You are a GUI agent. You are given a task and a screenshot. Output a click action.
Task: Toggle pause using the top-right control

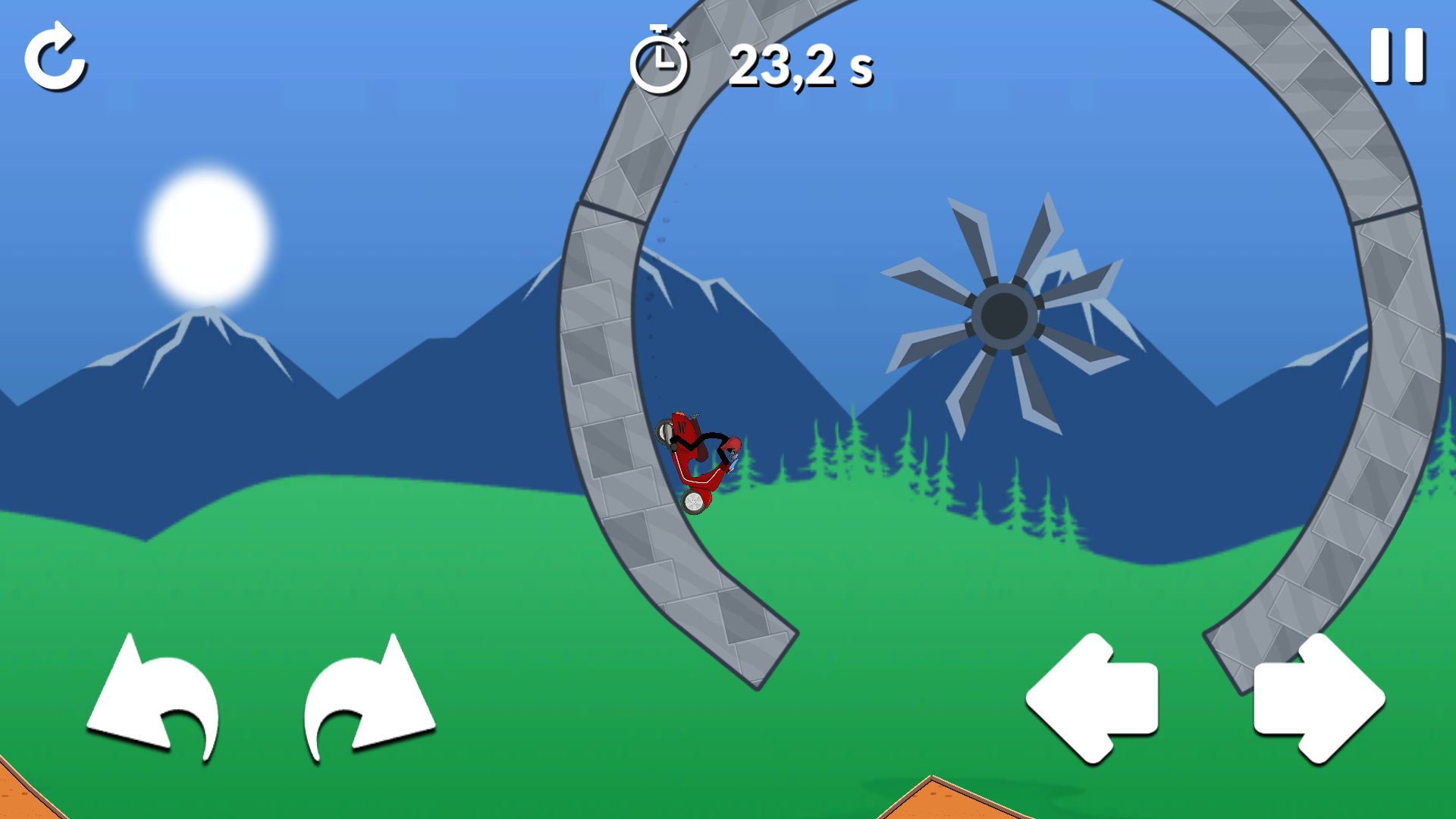1399,53
